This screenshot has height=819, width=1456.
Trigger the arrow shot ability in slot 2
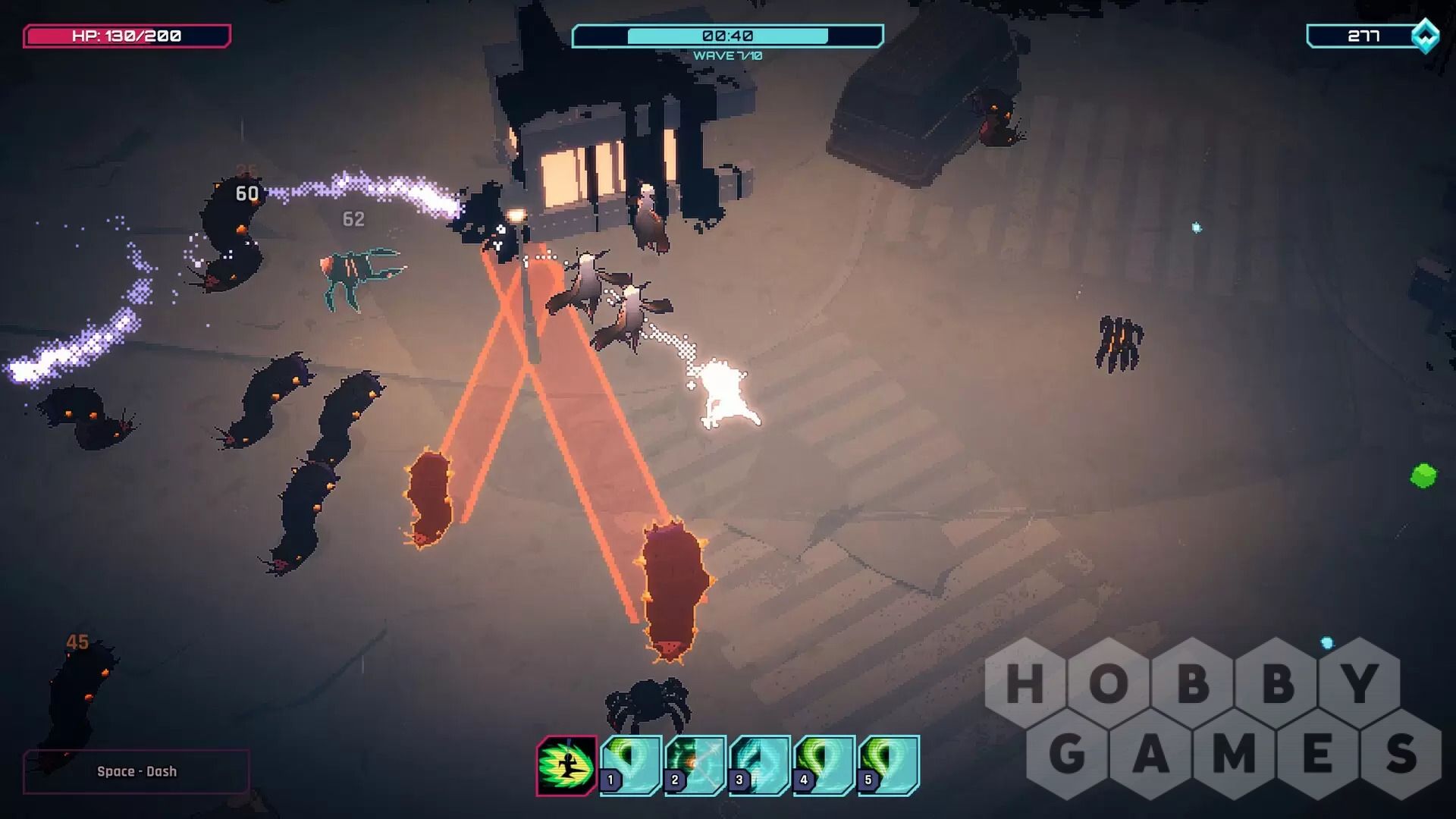695,765
